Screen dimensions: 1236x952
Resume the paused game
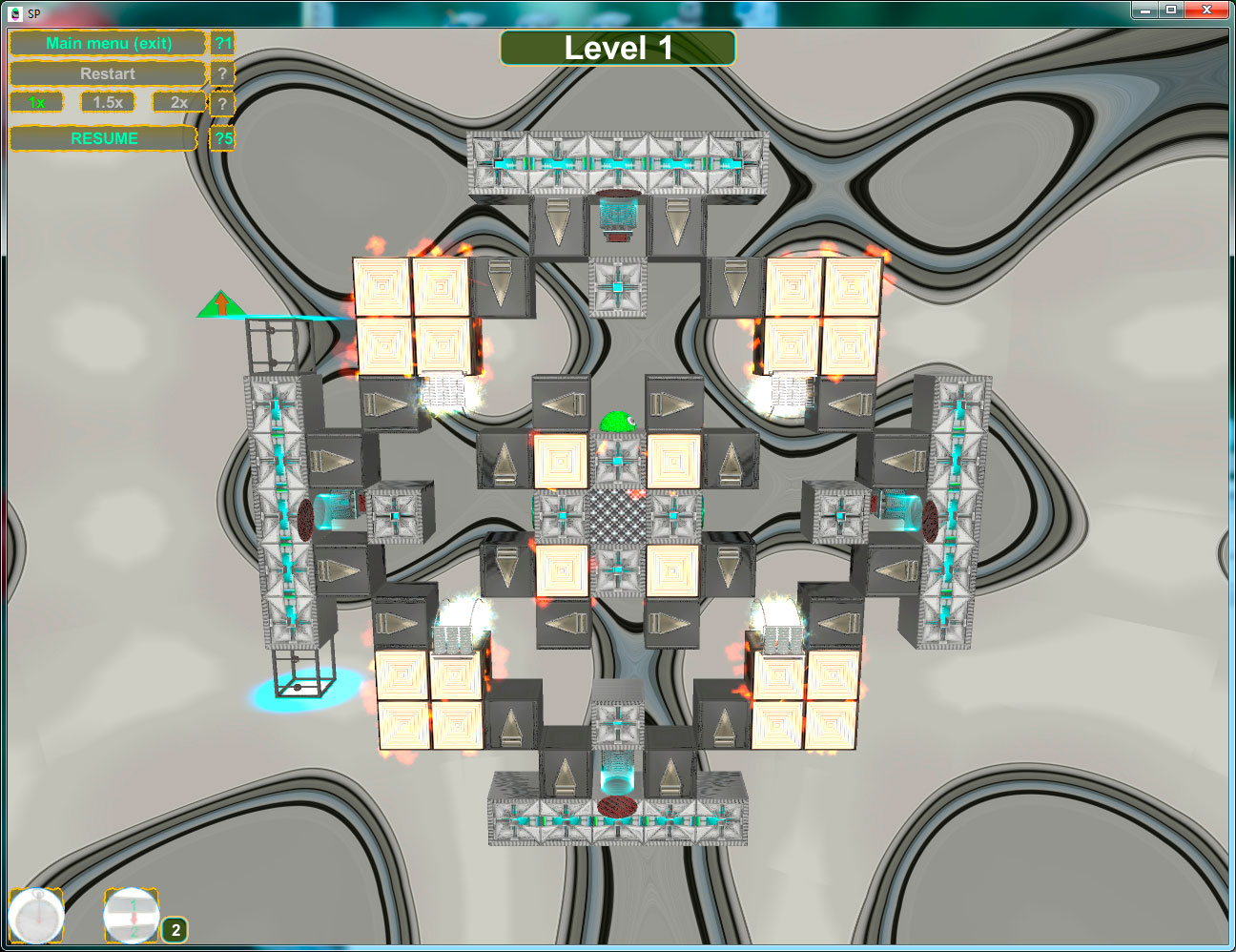click(104, 138)
